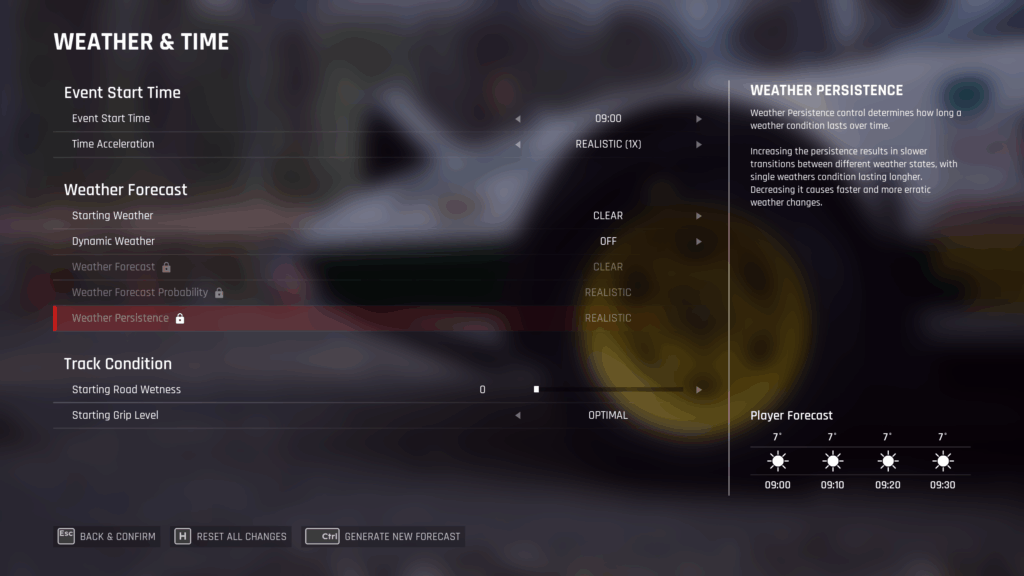Generate a new forecast
The image size is (1024, 576).
point(384,536)
